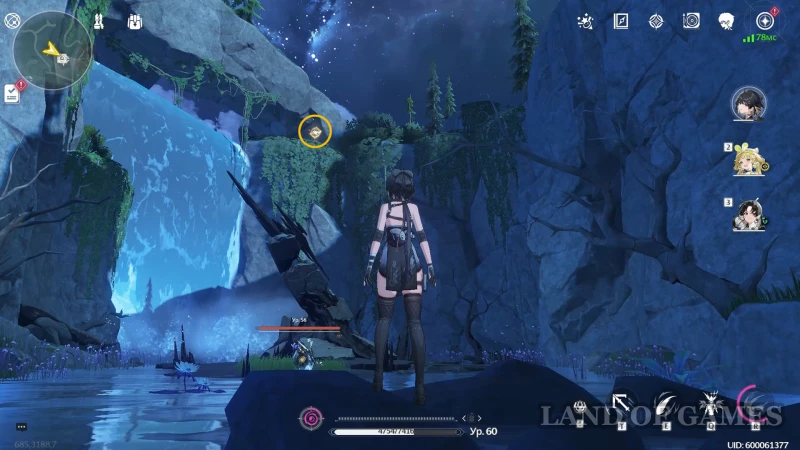Click the pink swirl icon by health bar
Viewport: 800px width, 450px height.
(312, 417)
